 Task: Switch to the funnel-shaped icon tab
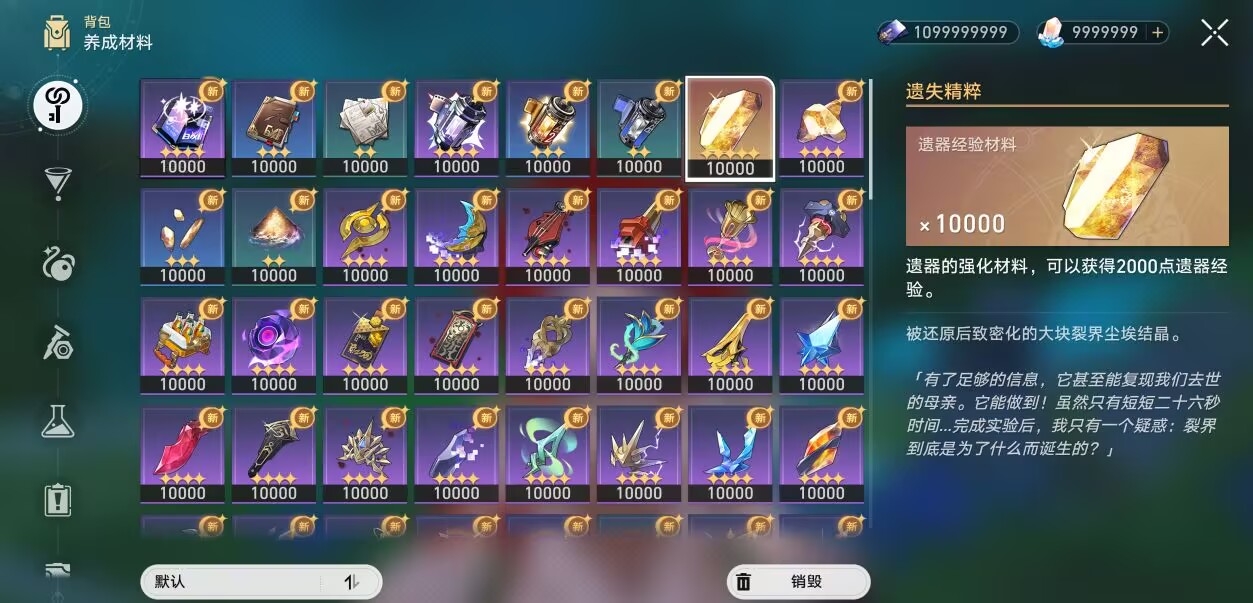click(x=58, y=183)
